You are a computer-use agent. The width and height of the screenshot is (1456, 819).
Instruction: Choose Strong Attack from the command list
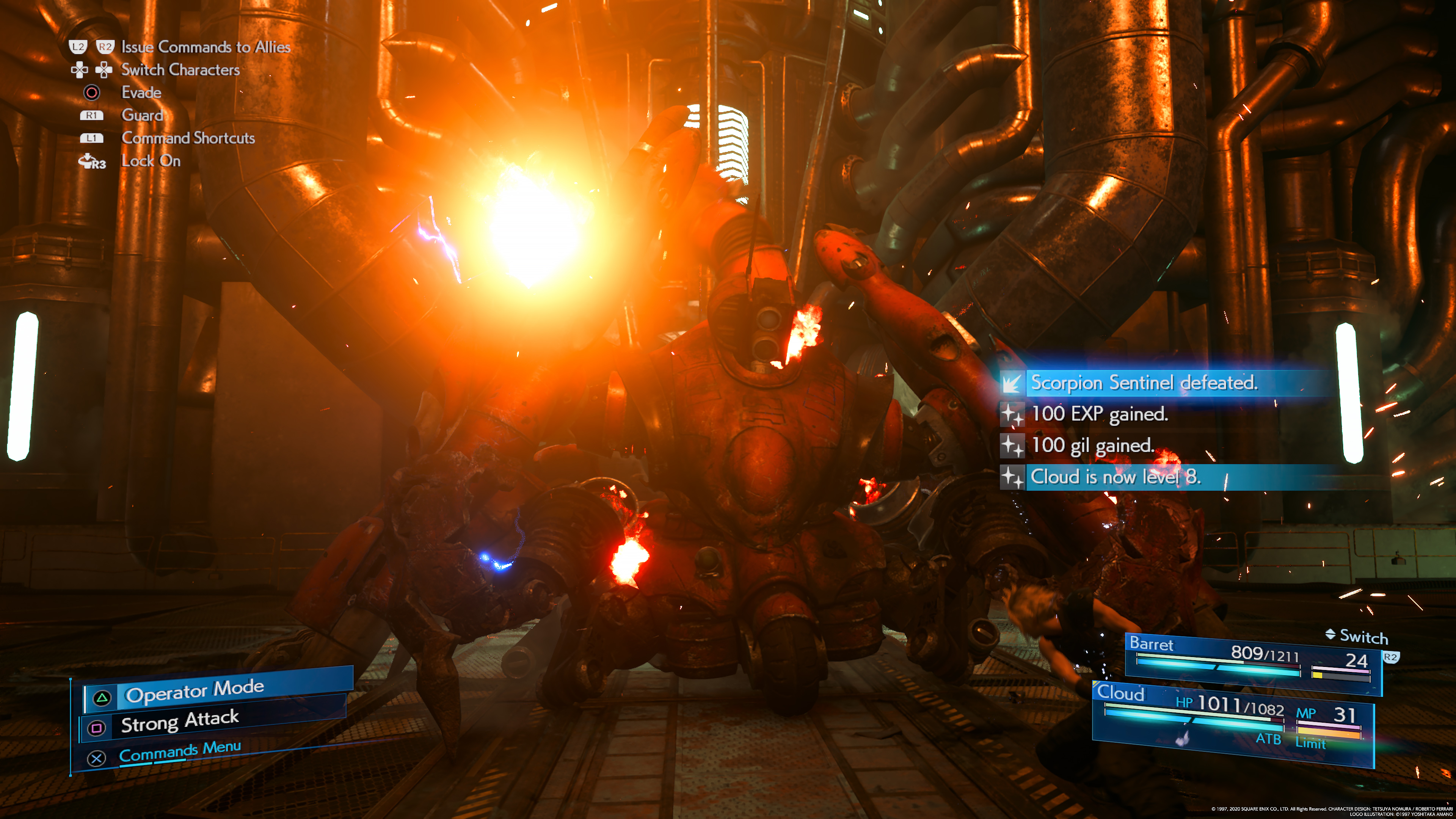pos(180,722)
